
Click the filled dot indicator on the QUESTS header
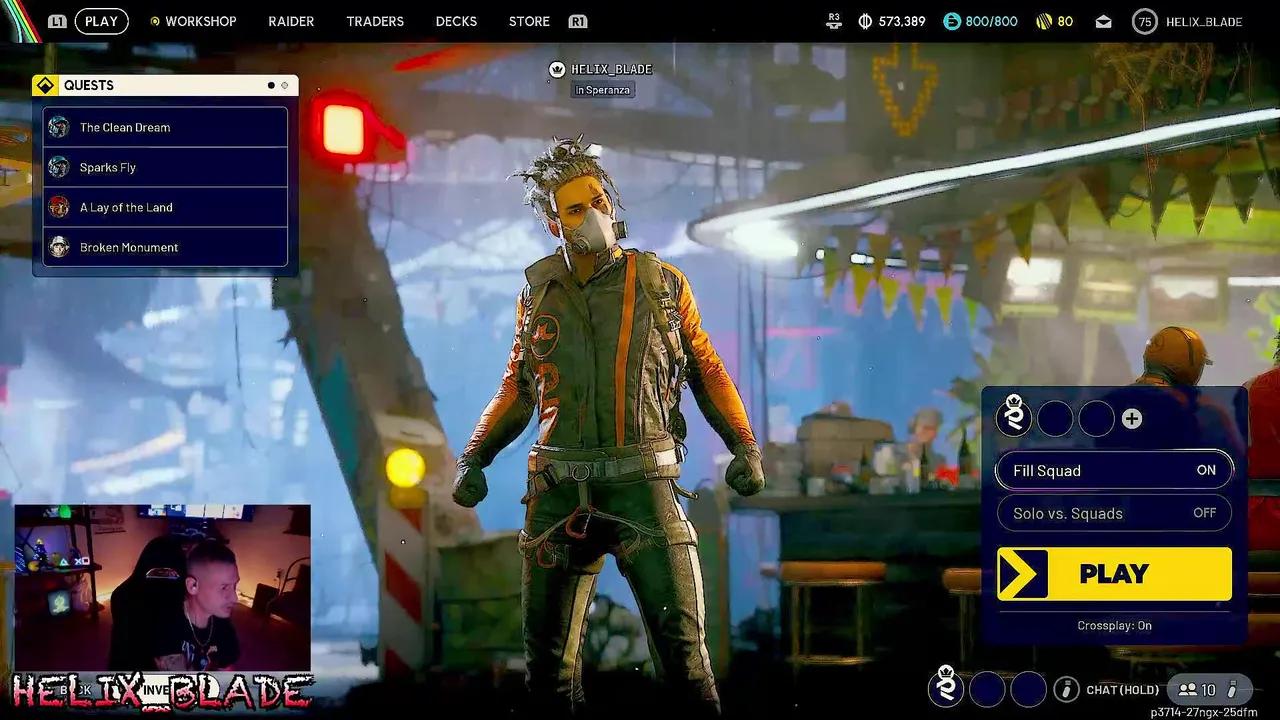pos(270,85)
